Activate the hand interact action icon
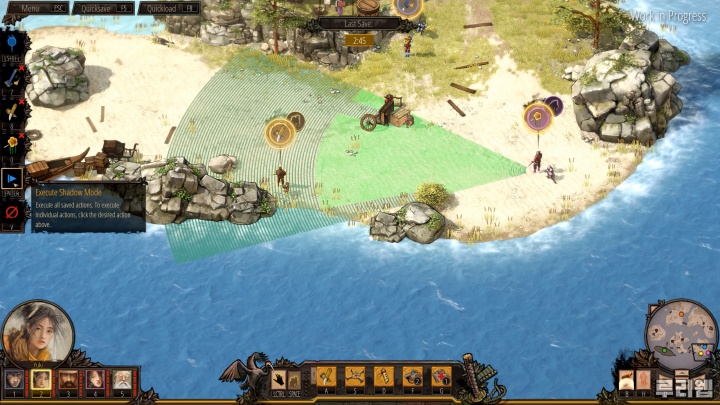The image size is (720, 405). [x=279, y=379]
